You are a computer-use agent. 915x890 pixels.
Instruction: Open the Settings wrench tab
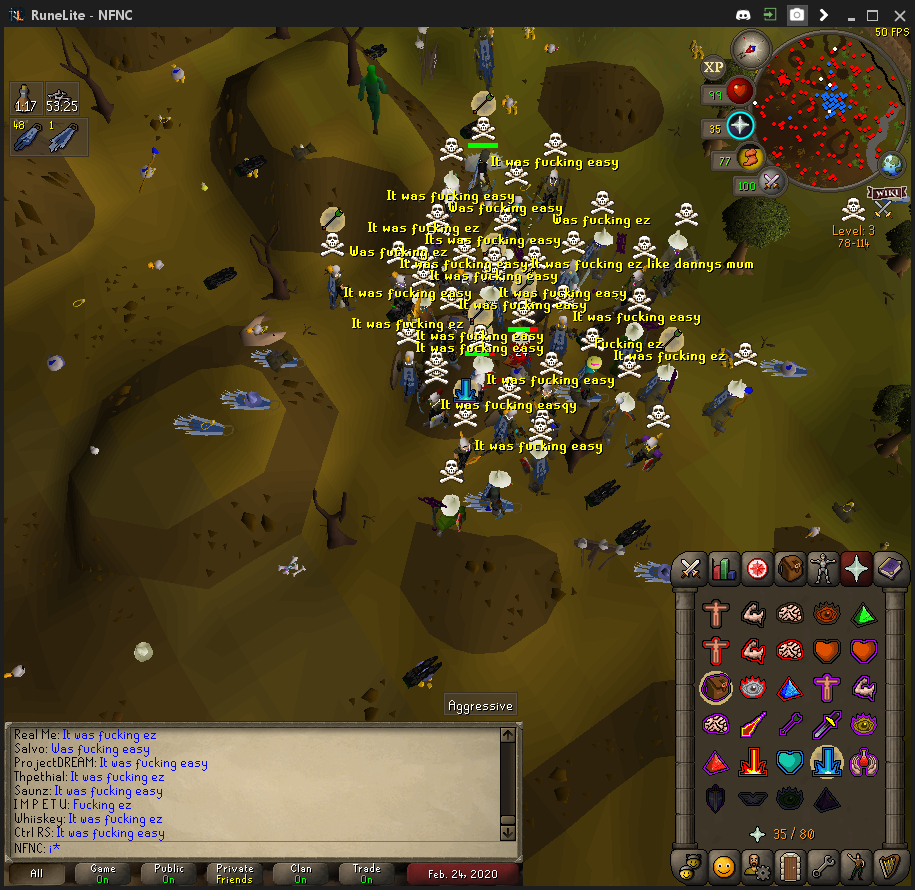click(823, 865)
